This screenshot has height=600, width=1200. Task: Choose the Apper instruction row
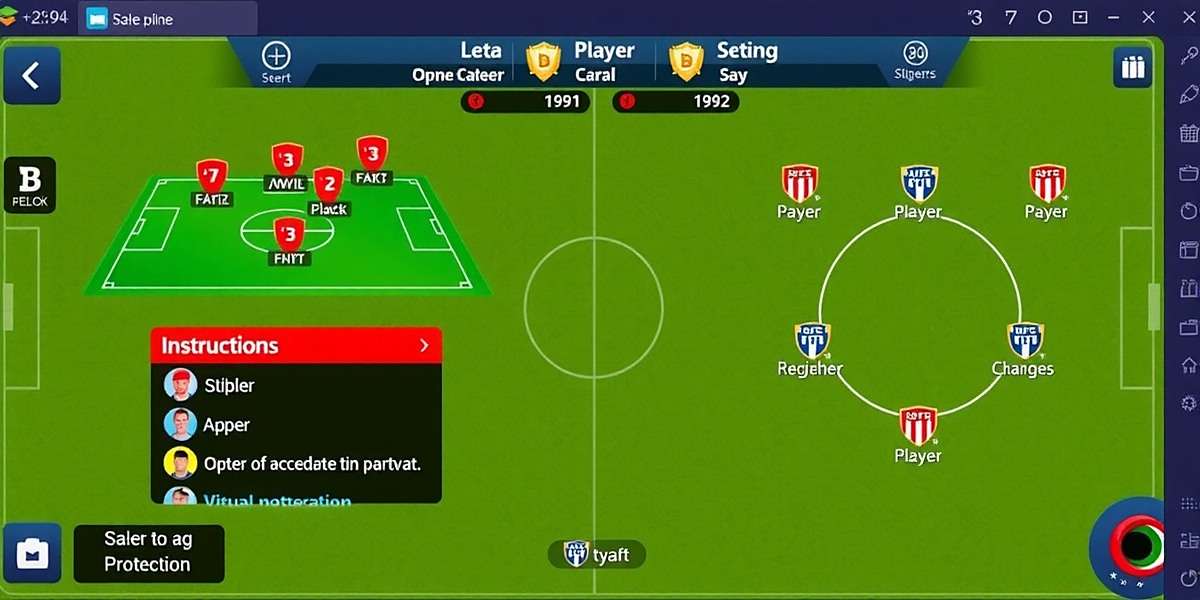point(226,425)
